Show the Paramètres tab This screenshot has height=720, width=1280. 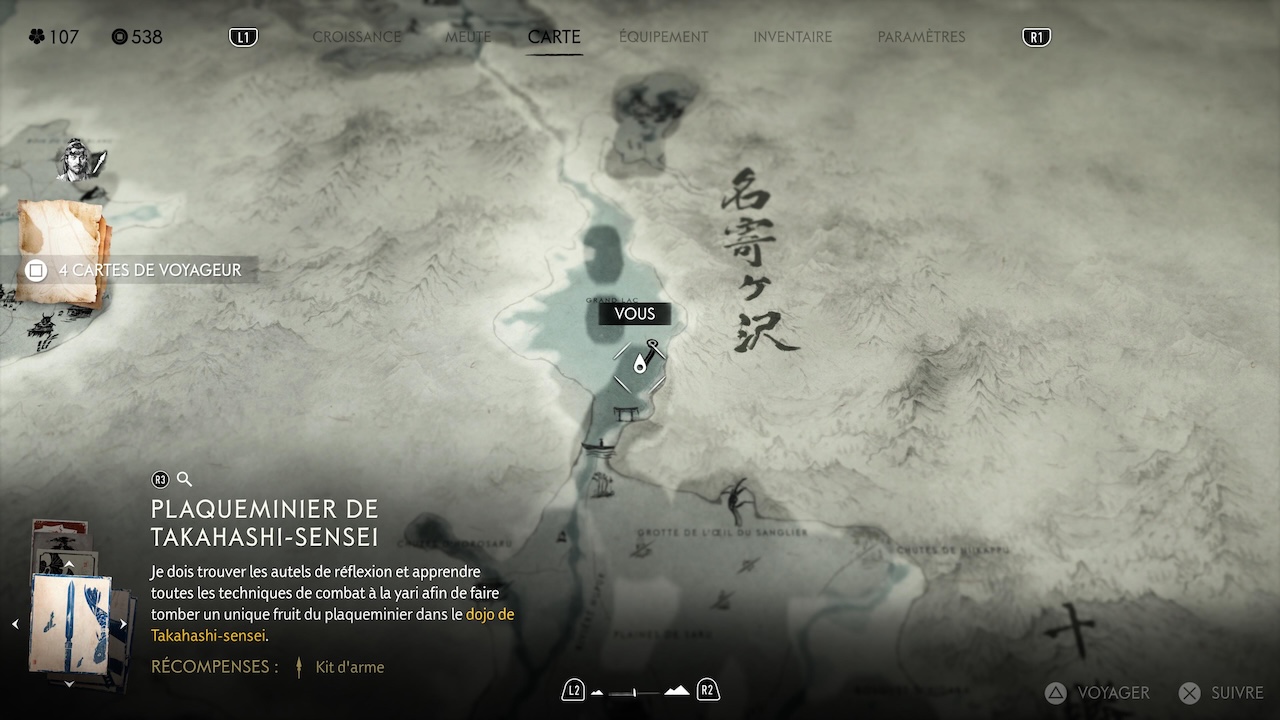coord(921,37)
